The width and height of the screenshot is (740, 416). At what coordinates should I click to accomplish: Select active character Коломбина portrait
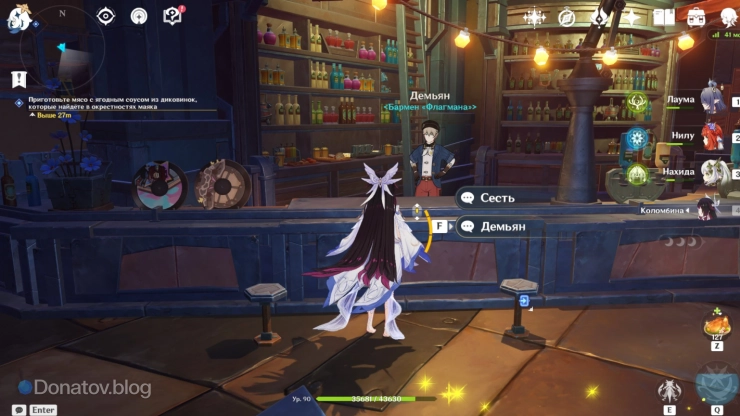pyautogui.click(x=710, y=211)
